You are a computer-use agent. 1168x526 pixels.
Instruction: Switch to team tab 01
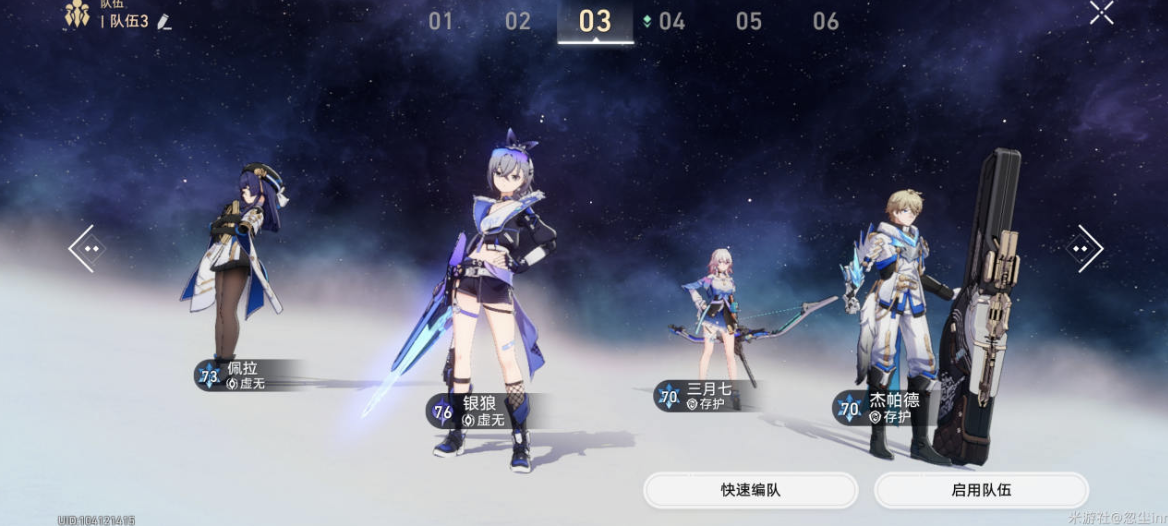(x=440, y=21)
